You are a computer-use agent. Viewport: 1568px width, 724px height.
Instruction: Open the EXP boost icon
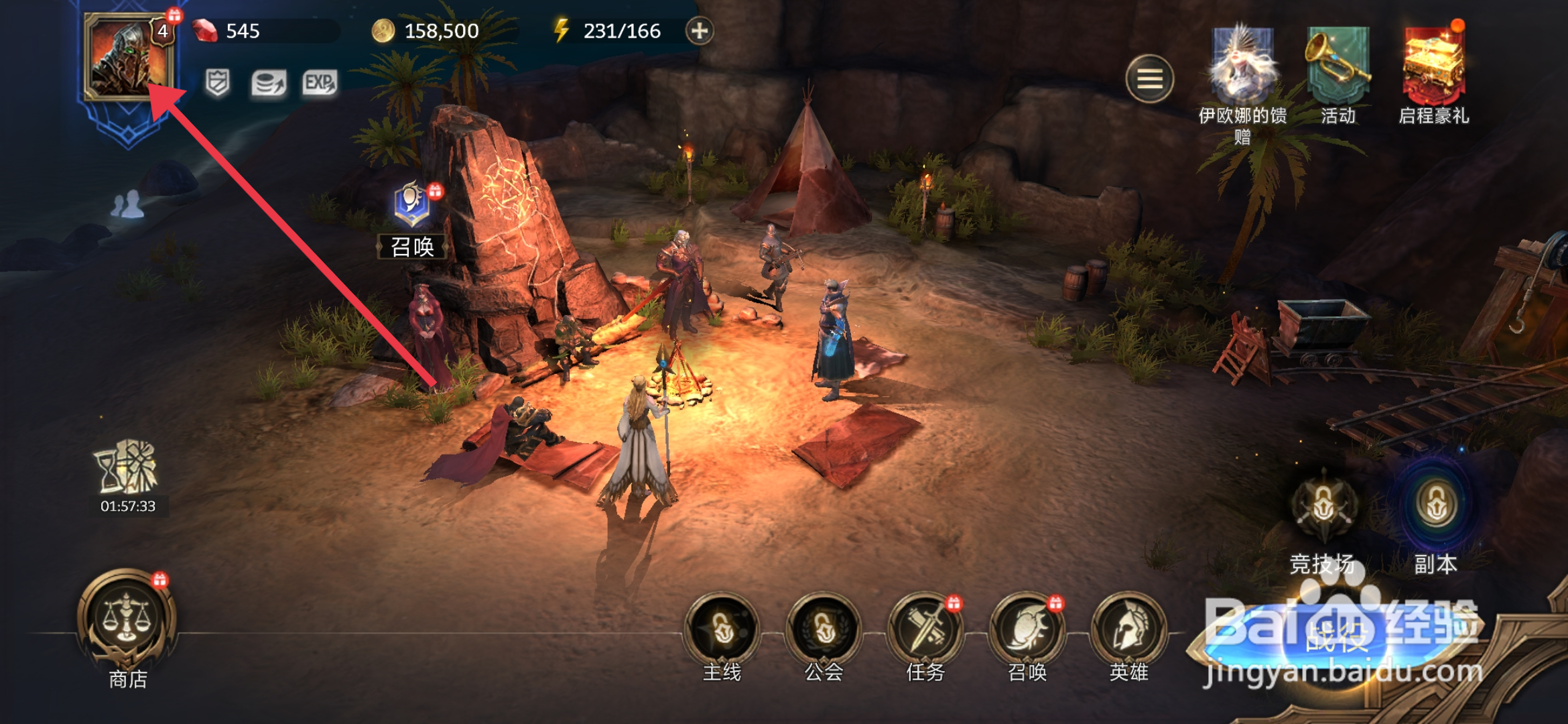[319, 83]
